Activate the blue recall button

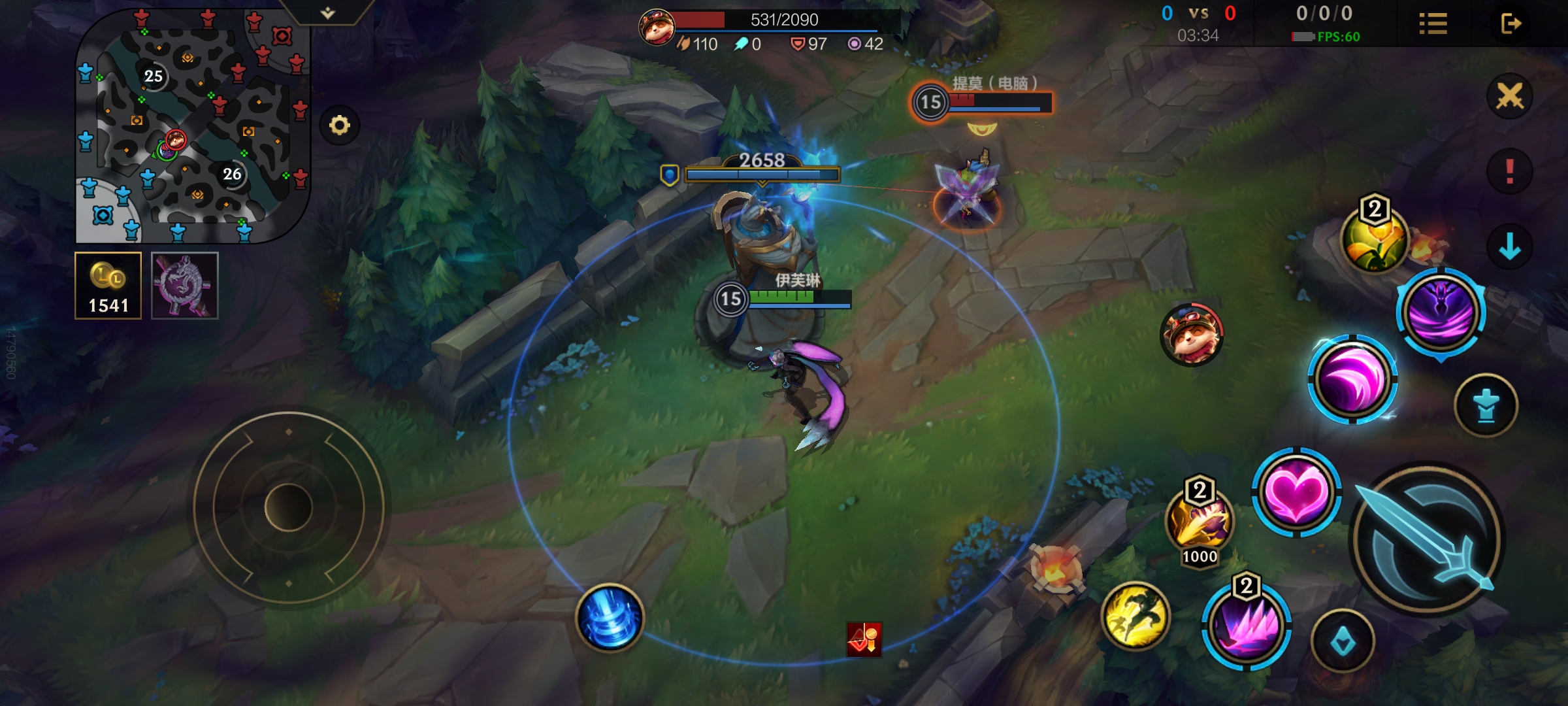click(x=609, y=618)
